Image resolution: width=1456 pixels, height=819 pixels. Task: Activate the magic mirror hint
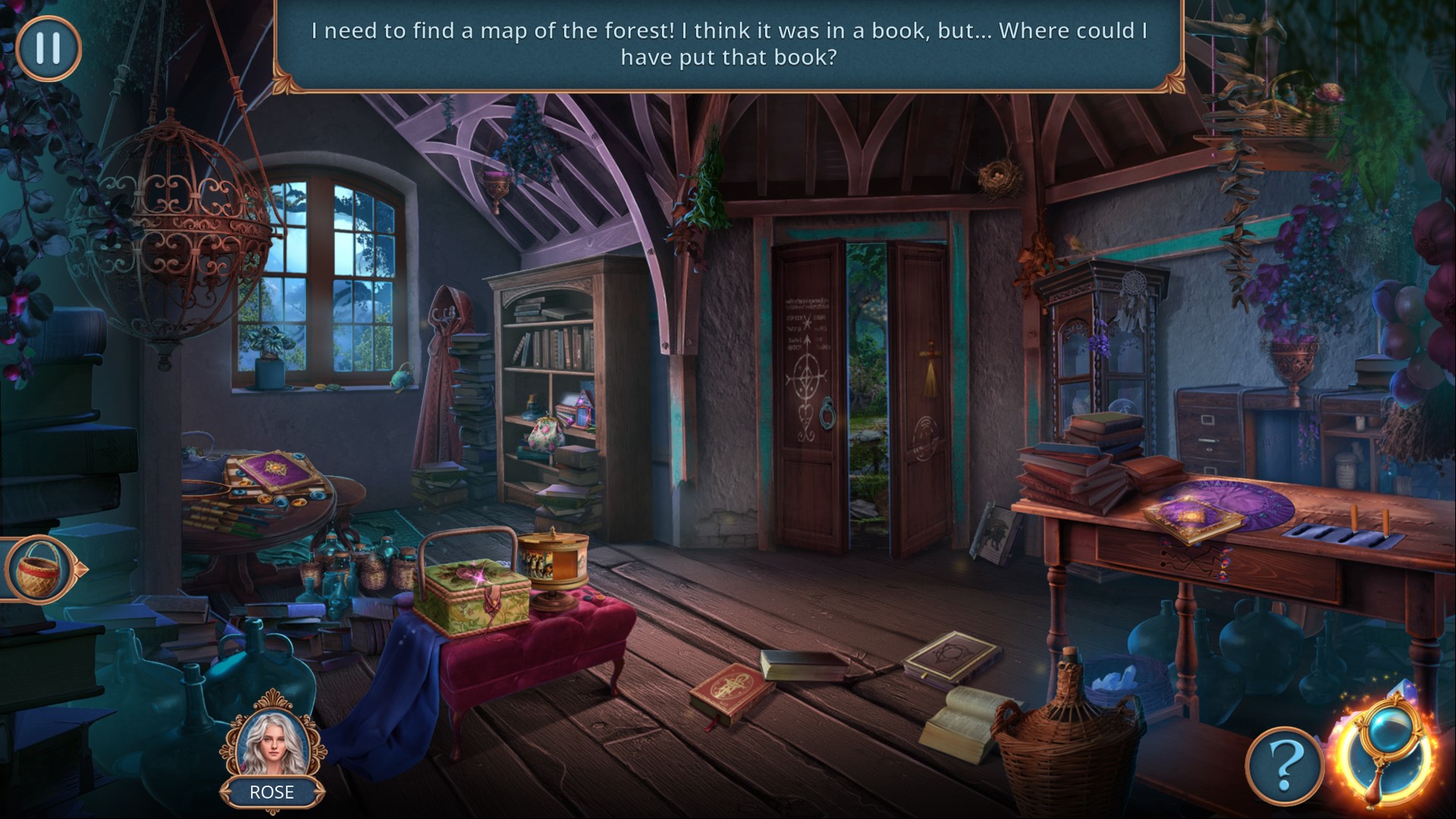[x=1385, y=752]
